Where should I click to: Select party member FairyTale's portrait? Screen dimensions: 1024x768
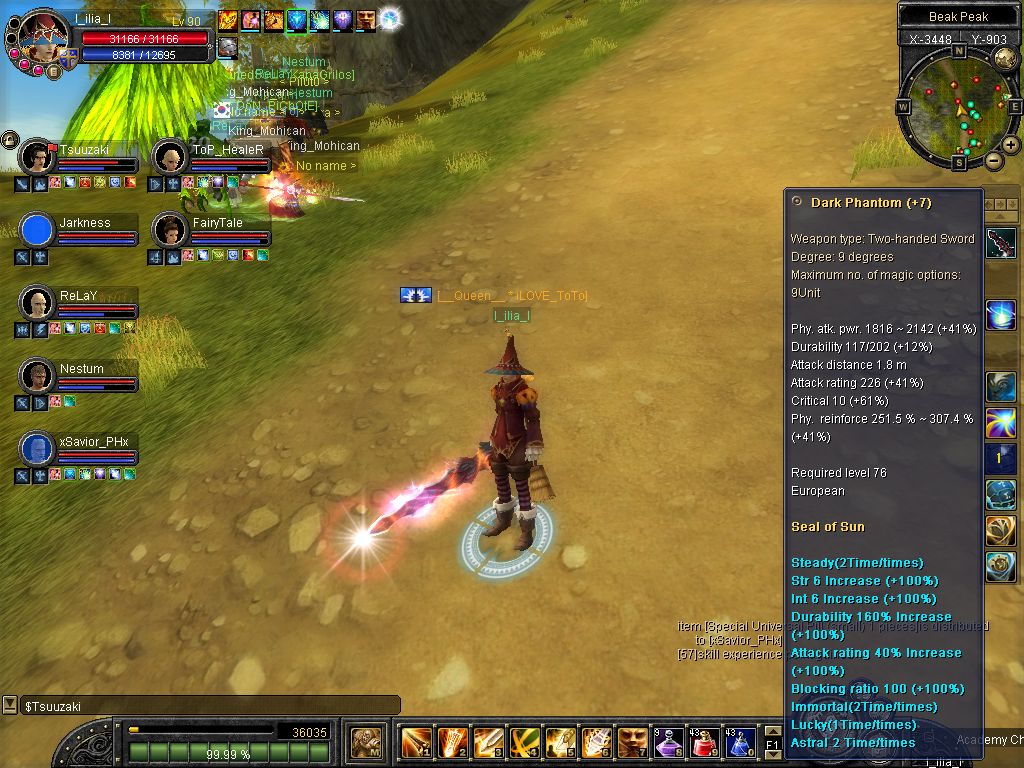[x=169, y=231]
